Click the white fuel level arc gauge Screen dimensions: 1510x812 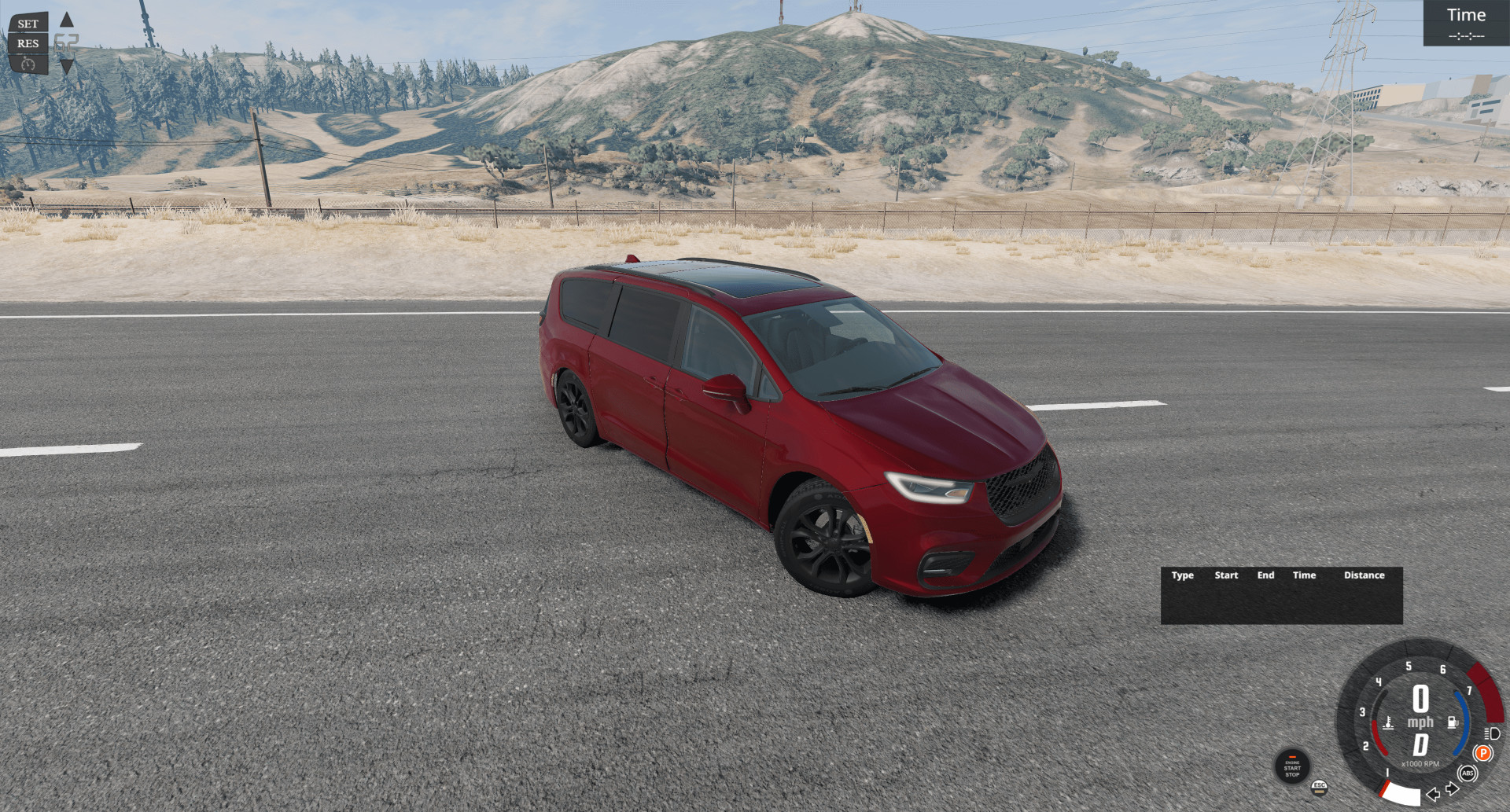[x=1400, y=795]
